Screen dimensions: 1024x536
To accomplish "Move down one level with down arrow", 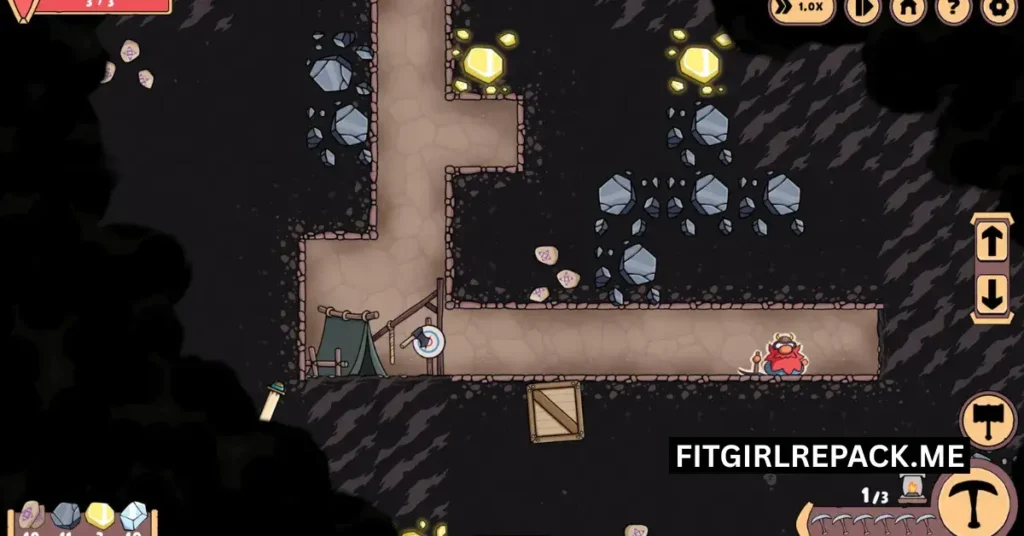I will (992, 295).
